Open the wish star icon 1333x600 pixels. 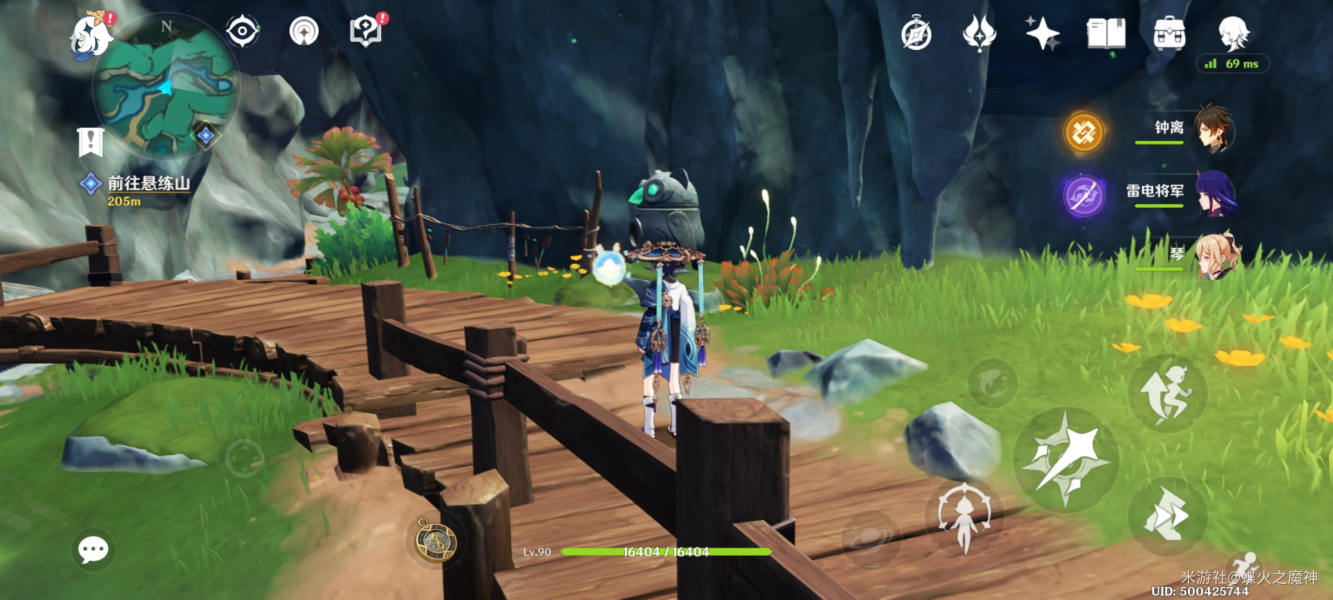coord(1042,34)
